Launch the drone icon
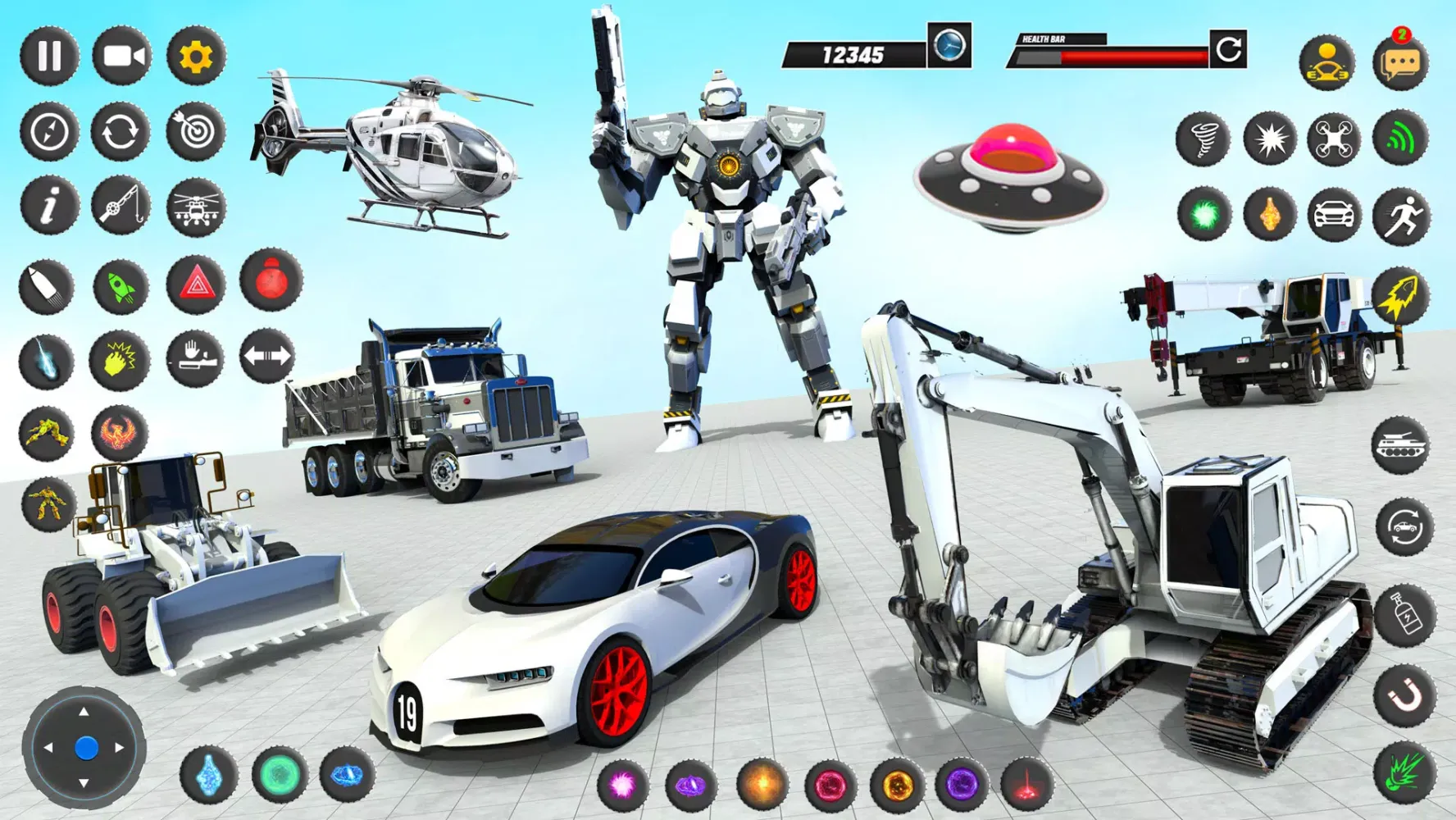The image size is (1456, 820). [x=1334, y=139]
